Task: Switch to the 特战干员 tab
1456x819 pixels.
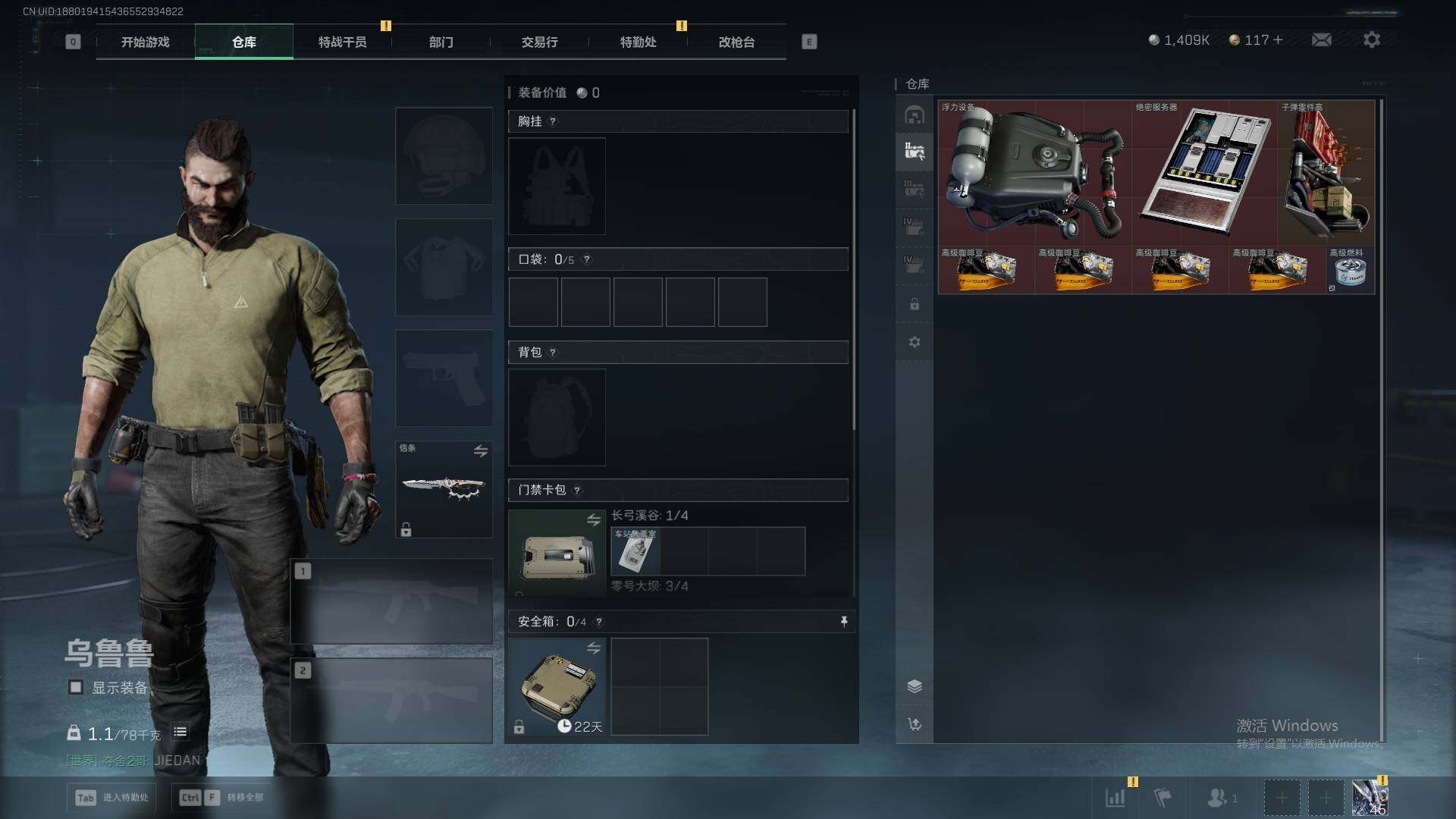Action: [x=342, y=42]
